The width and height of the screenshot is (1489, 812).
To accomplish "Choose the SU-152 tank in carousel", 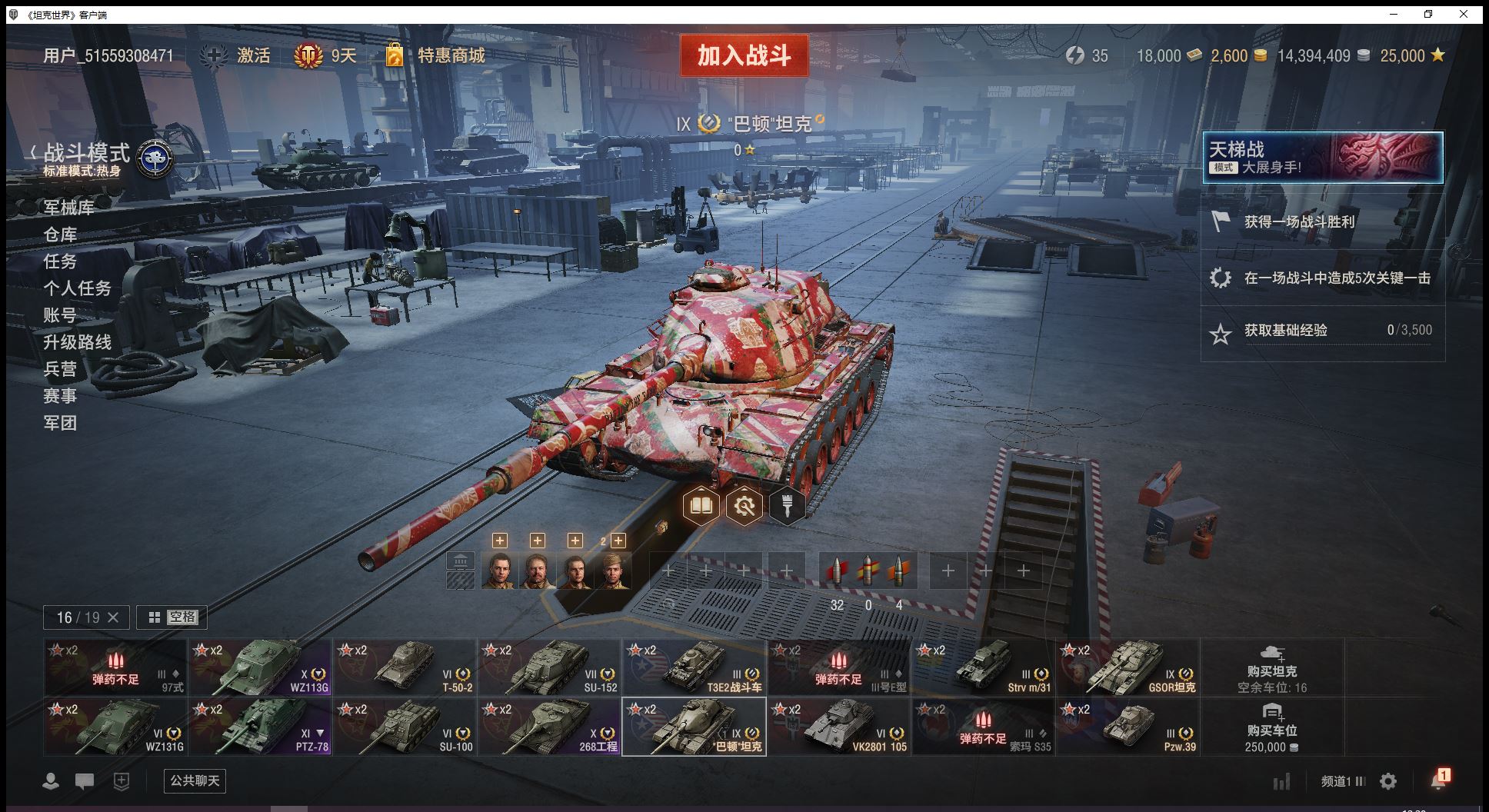I will (x=549, y=667).
